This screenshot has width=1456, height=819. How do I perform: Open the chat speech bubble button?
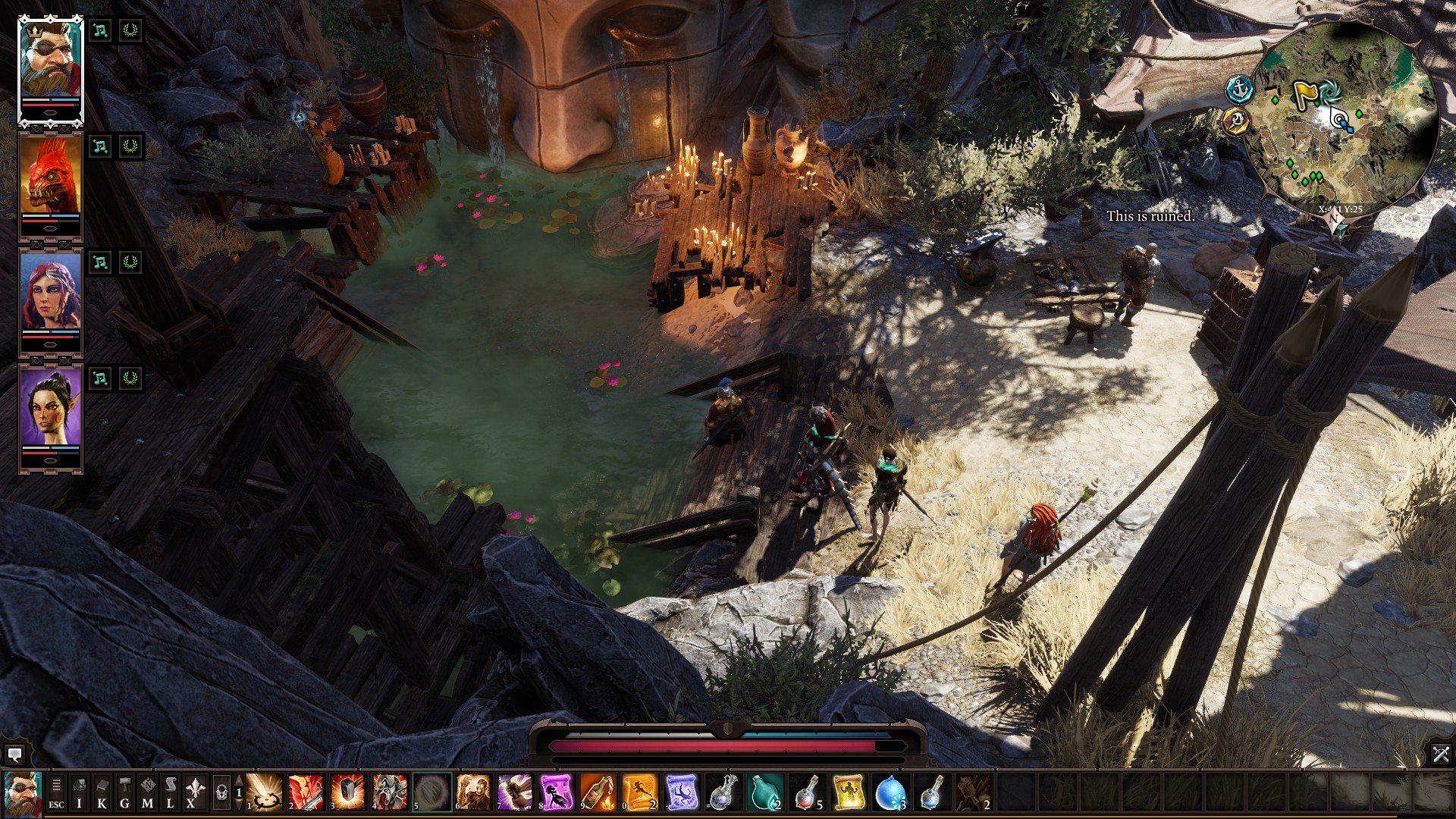tap(14, 755)
